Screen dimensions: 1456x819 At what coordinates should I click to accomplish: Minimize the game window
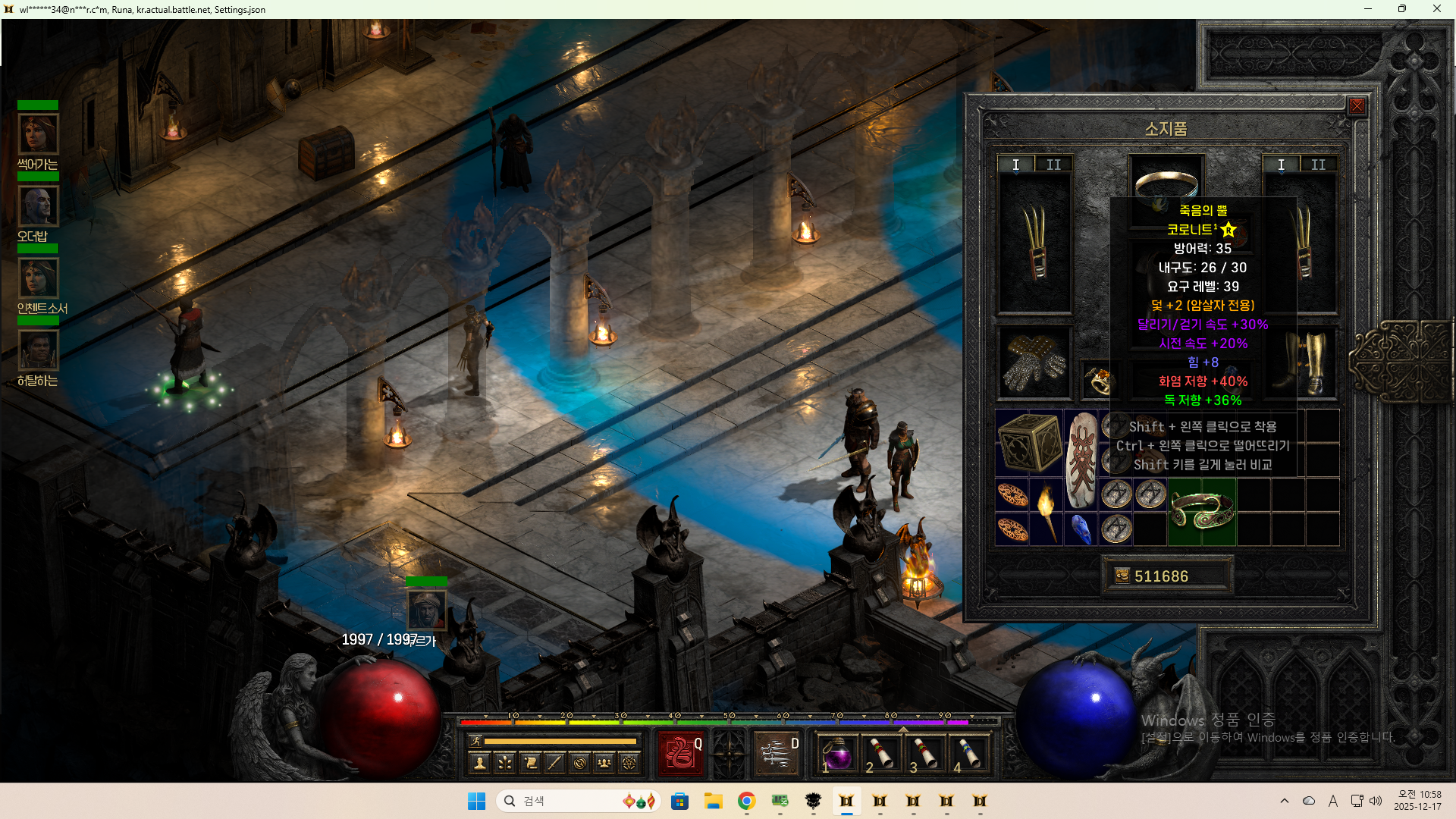(x=1368, y=9)
